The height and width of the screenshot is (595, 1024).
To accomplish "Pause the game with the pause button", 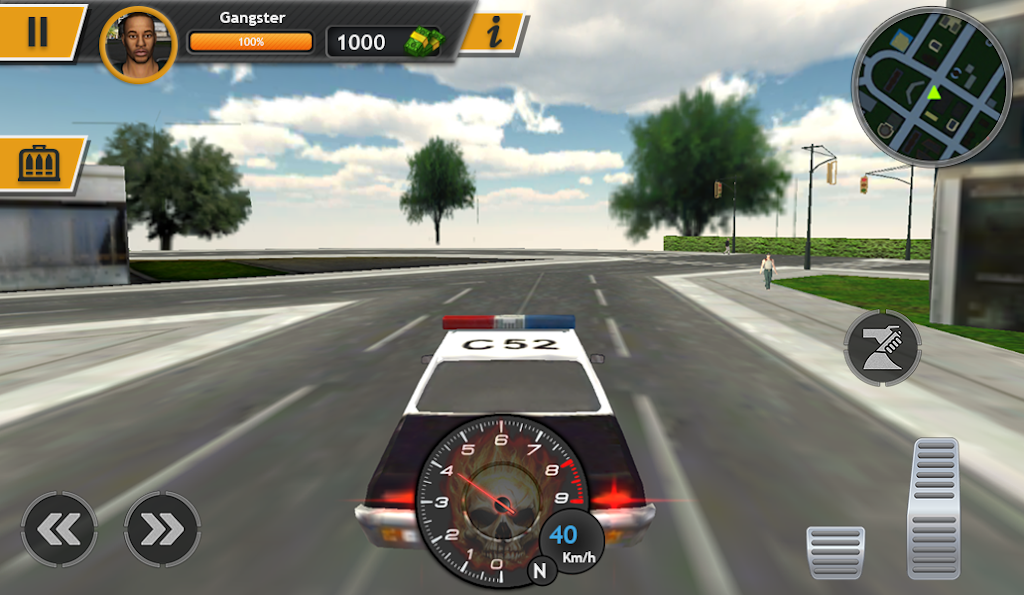I will coord(37,32).
